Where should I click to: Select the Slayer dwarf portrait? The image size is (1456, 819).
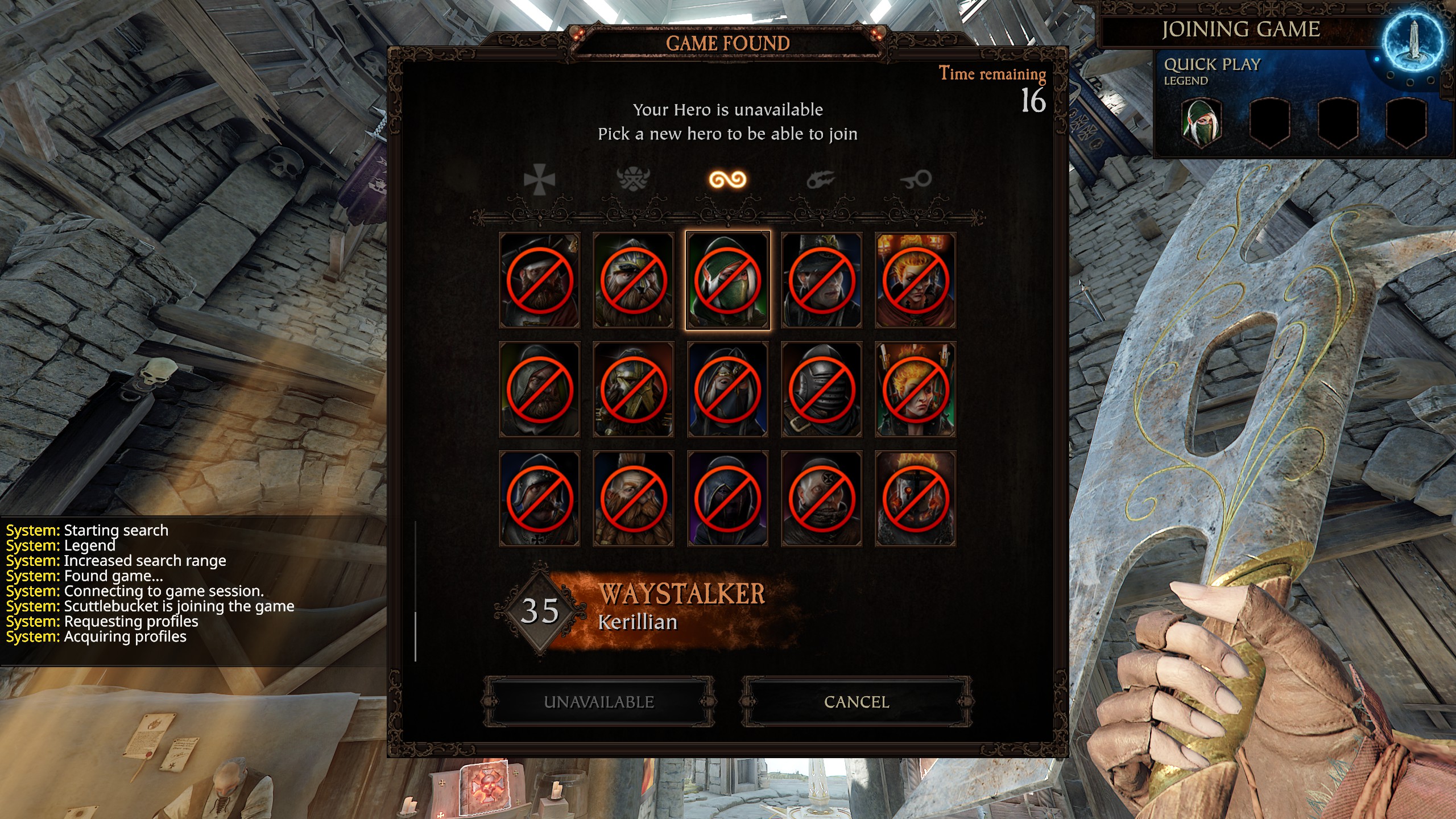(633, 499)
